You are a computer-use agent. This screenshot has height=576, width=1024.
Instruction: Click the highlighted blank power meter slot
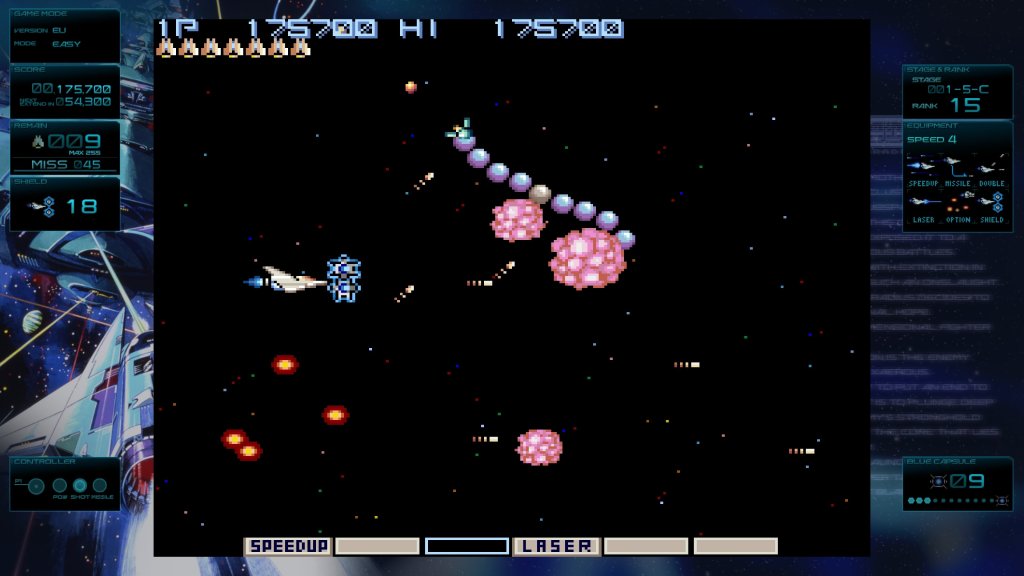coord(467,546)
